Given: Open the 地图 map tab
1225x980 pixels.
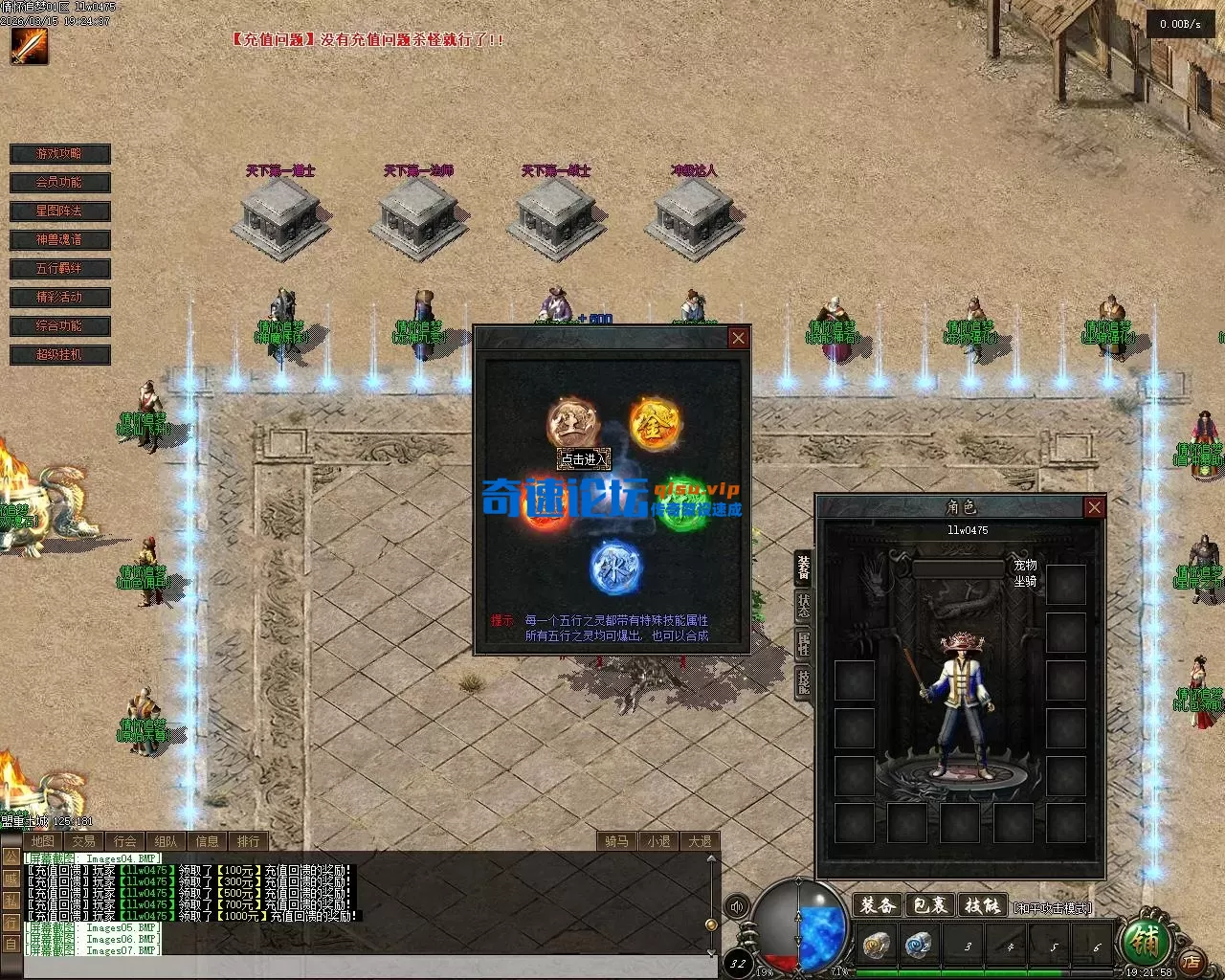Looking at the screenshot, I should (x=43, y=841).
